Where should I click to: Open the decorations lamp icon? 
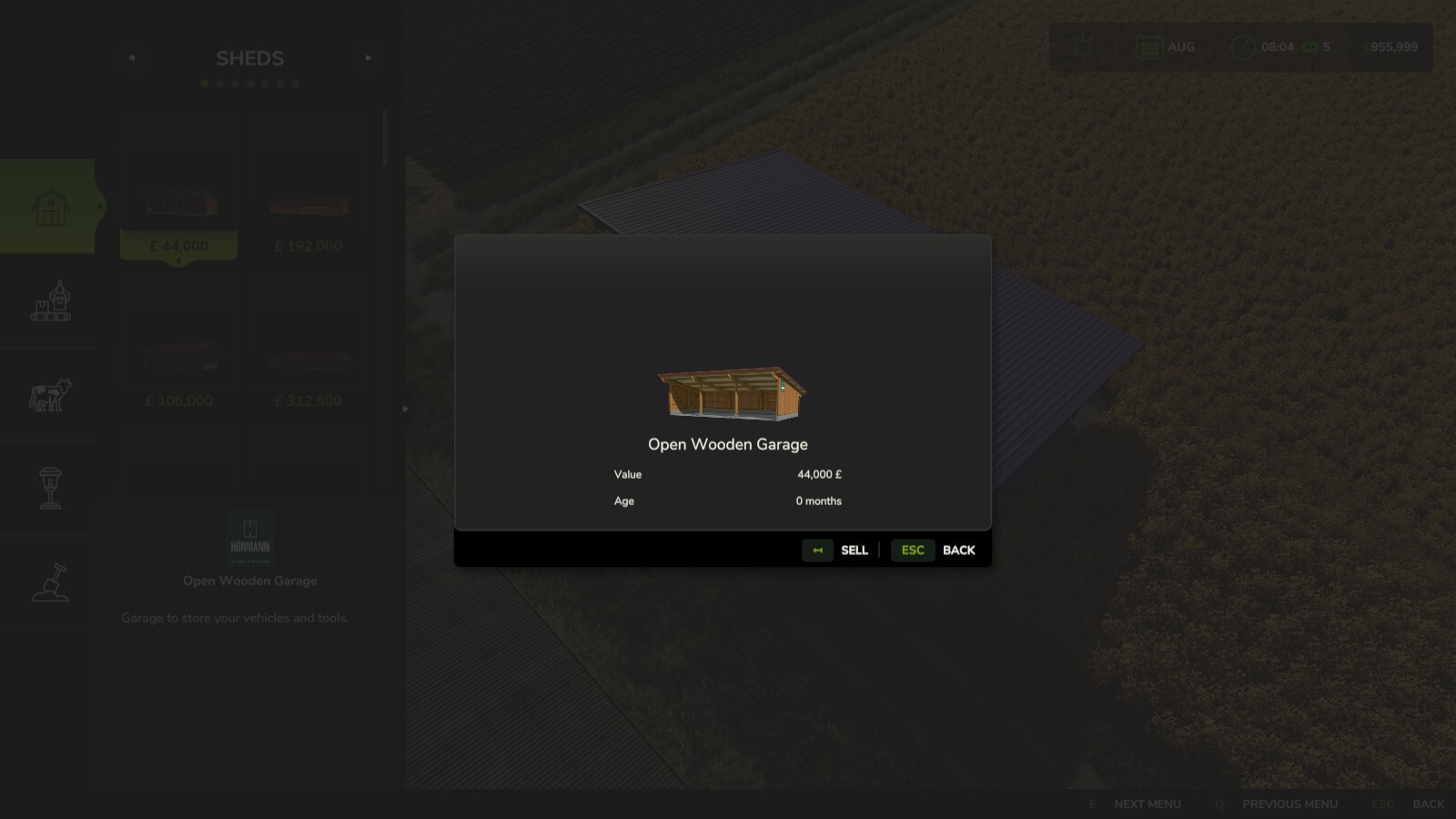(52, 487)
